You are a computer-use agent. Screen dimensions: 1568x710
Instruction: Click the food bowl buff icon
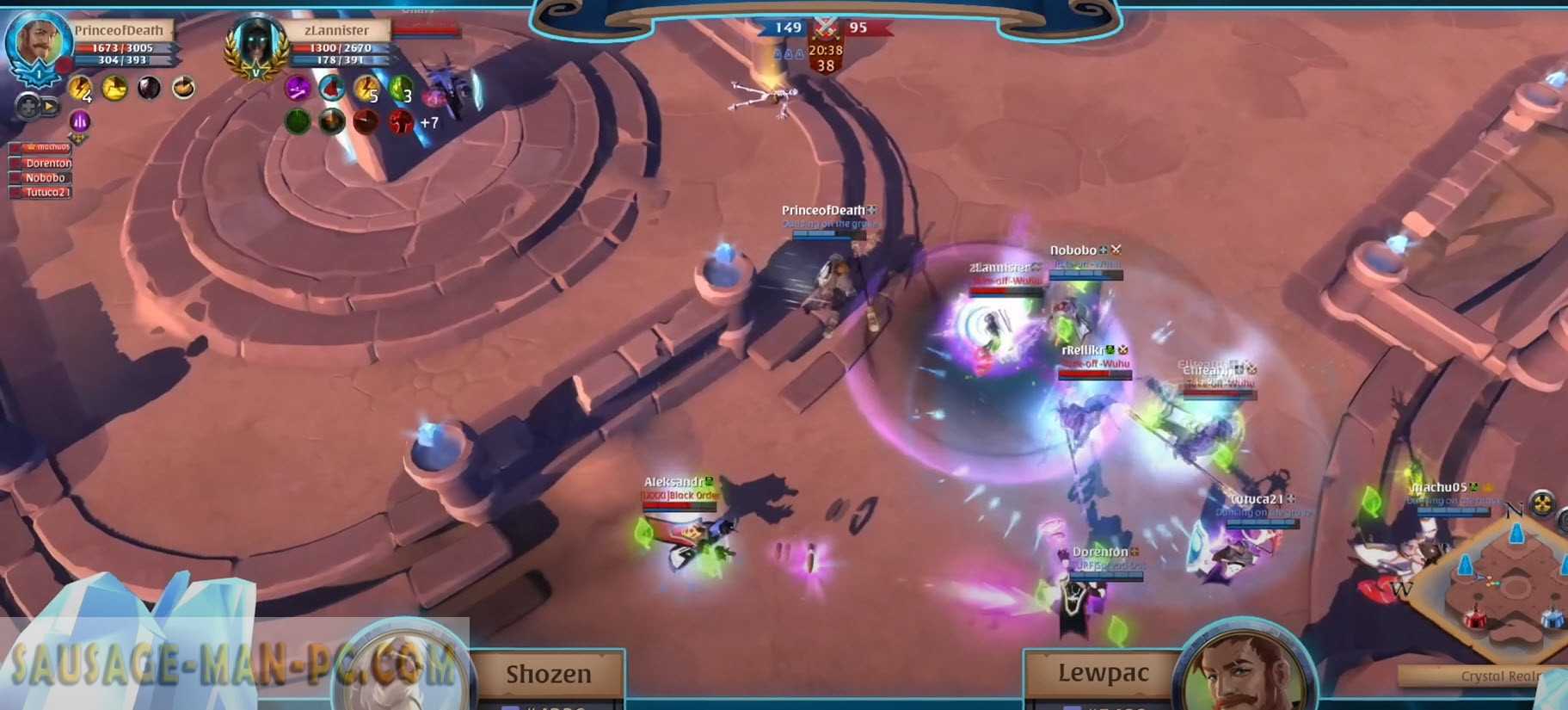183,87
